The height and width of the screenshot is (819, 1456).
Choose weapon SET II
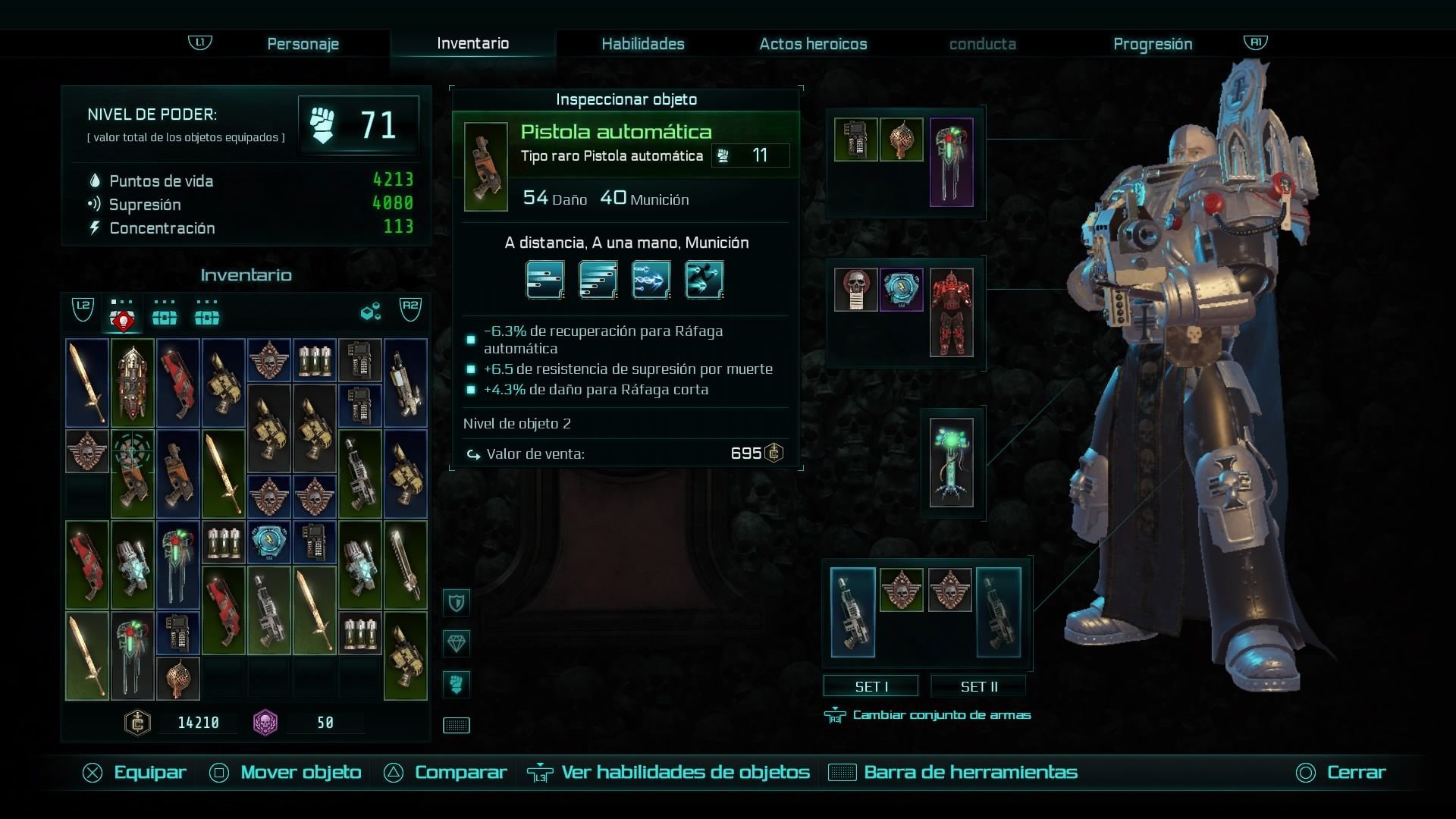click(978, 686)
